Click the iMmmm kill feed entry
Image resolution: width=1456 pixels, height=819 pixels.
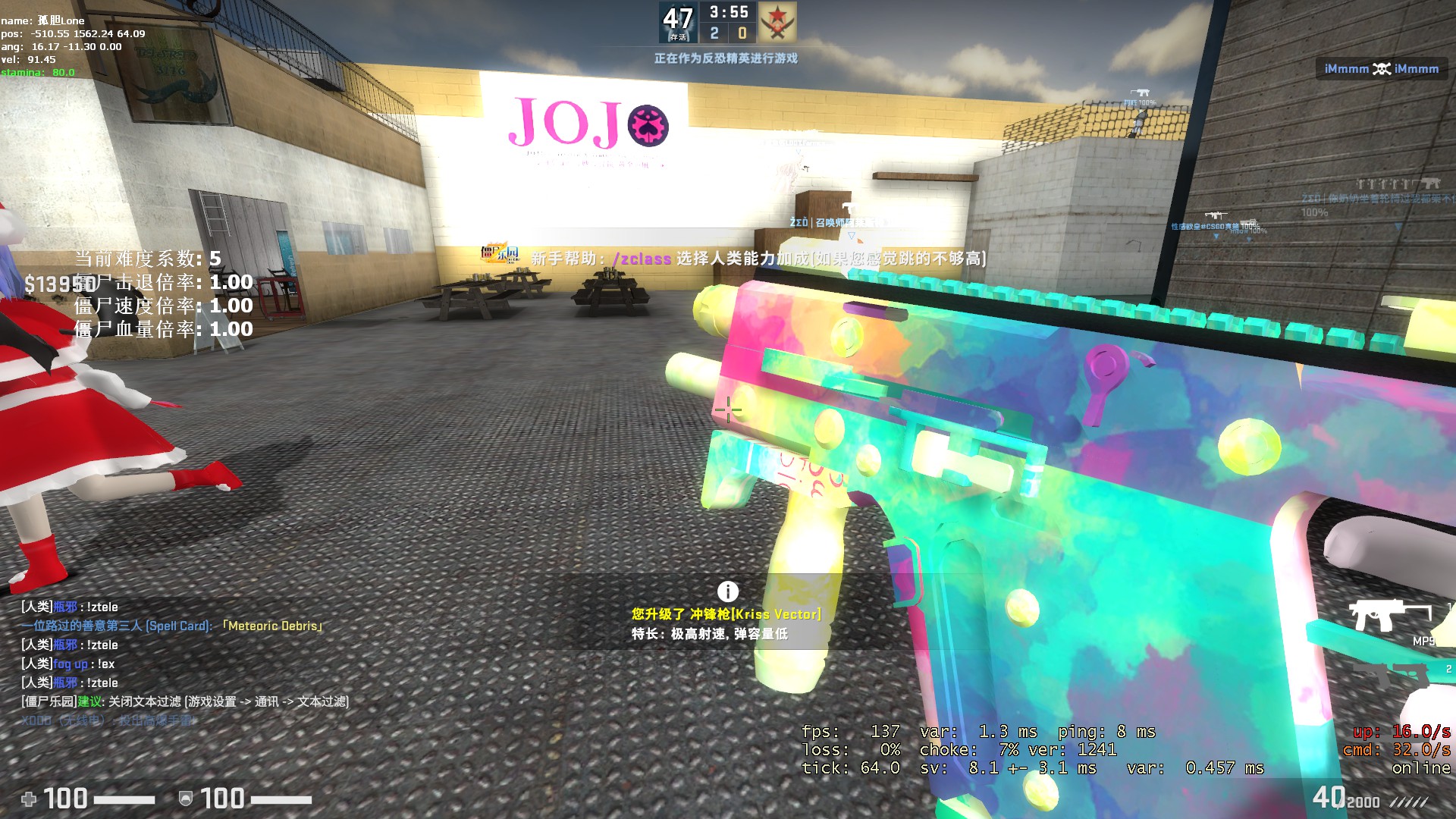tap(1381, 69)
